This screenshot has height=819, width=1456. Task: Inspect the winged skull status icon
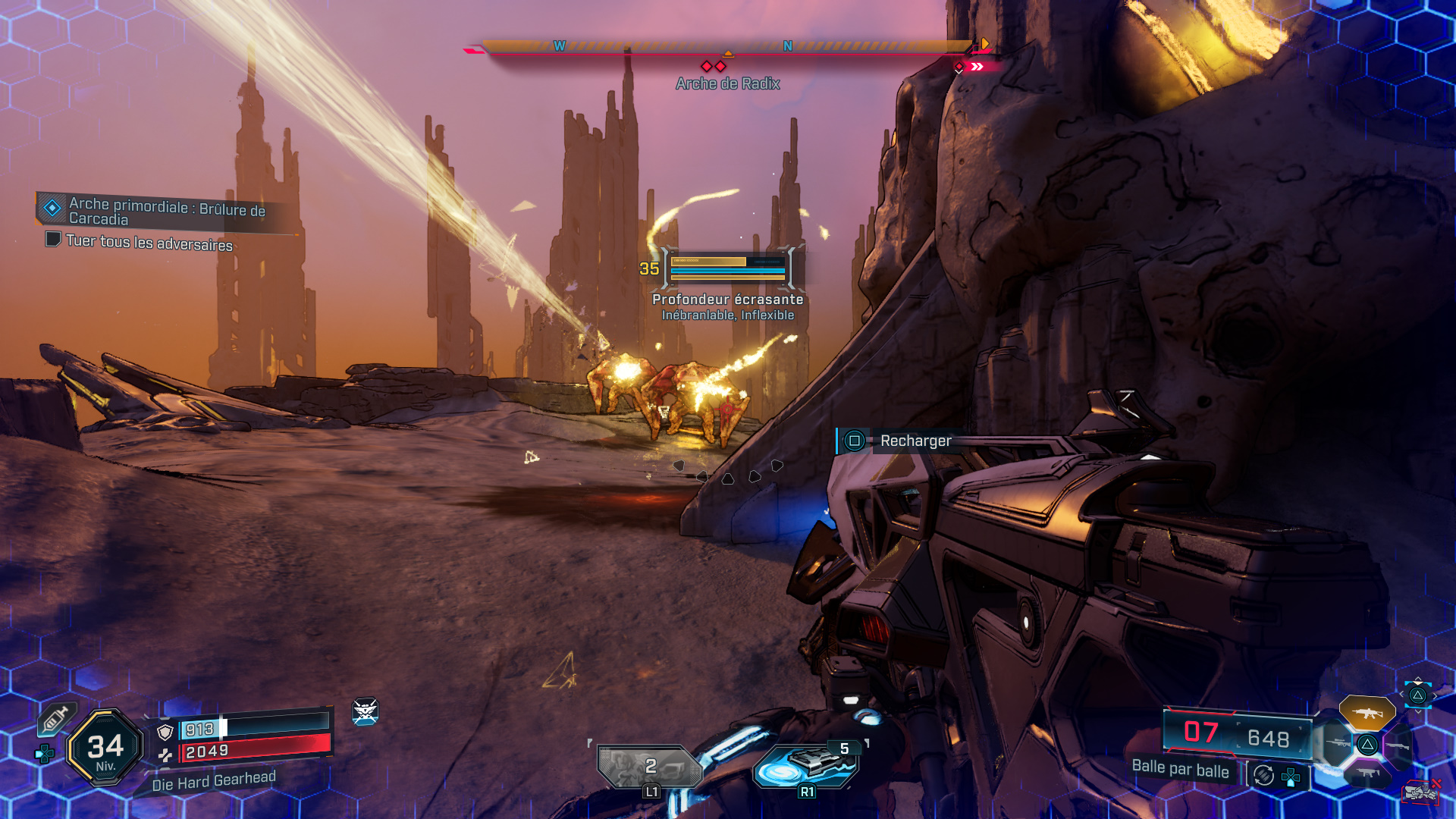click(365, 711)
